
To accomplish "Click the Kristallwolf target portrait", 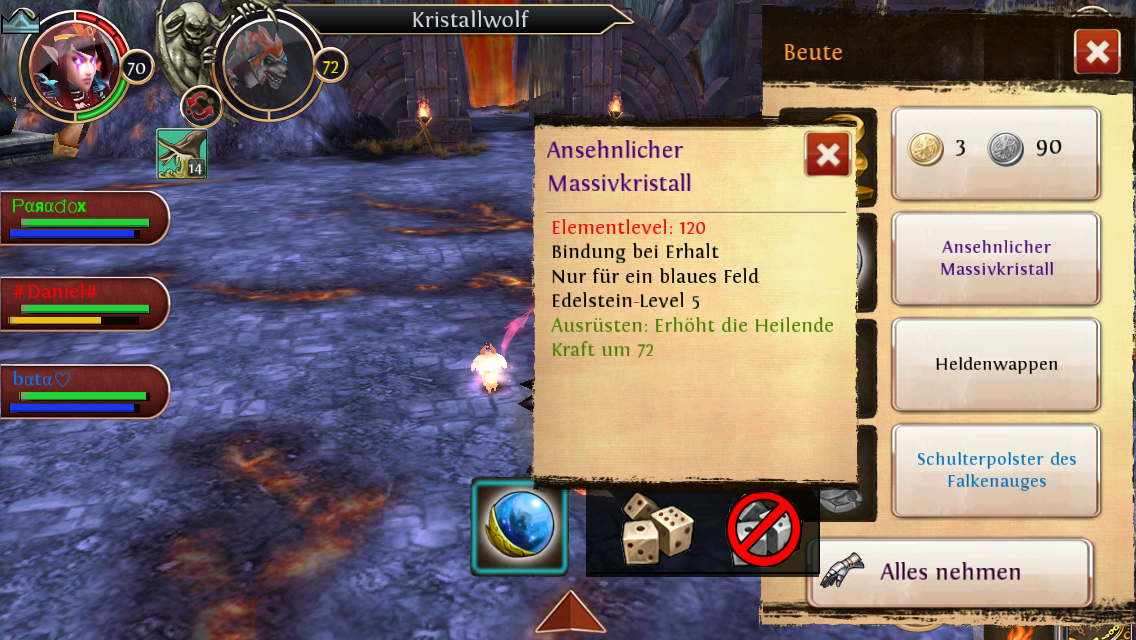I will (x=267, y=66).
